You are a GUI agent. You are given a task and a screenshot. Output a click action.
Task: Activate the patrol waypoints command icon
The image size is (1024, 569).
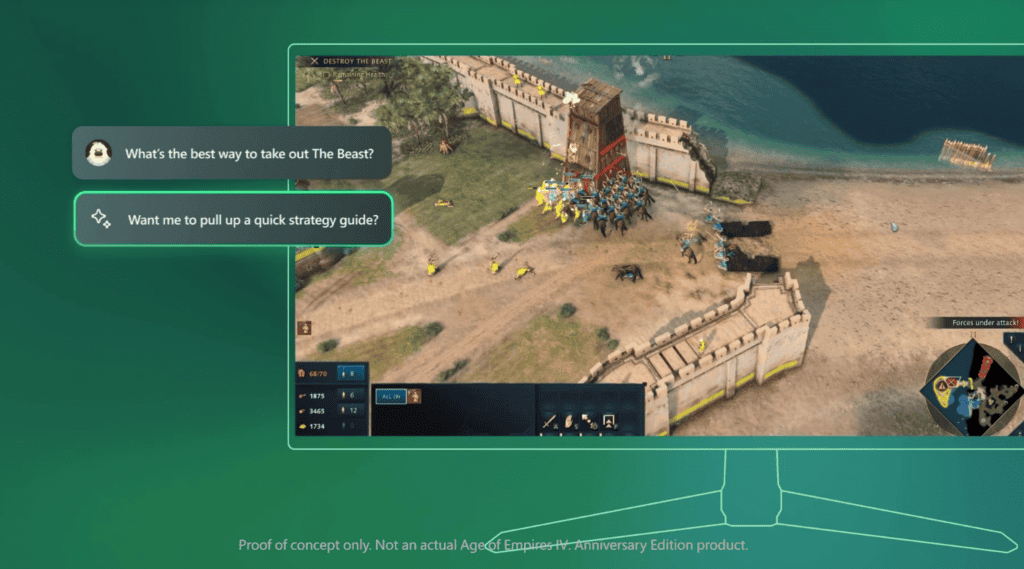point(589,421)
